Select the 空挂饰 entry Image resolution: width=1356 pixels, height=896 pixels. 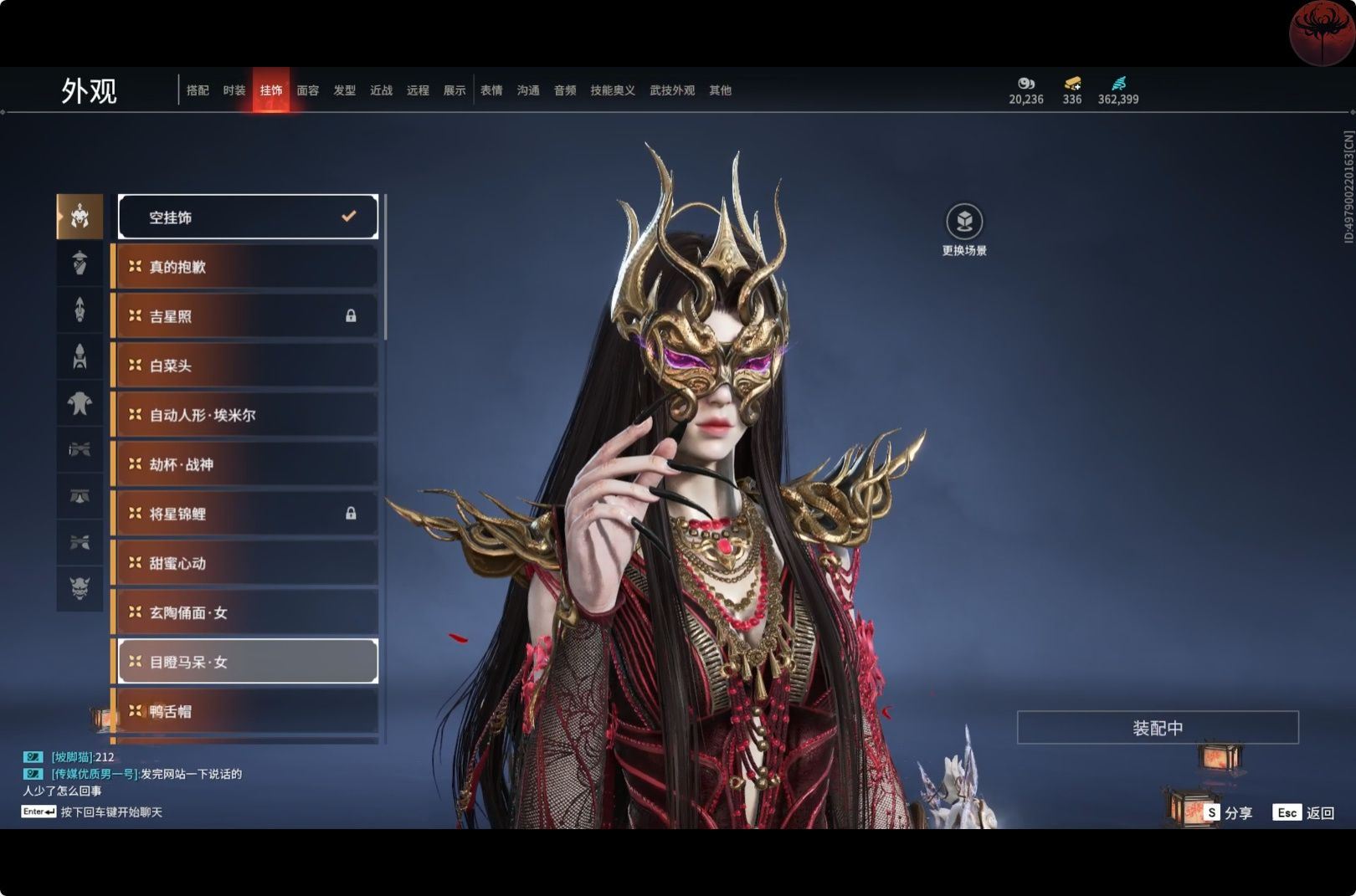(248, 218)
